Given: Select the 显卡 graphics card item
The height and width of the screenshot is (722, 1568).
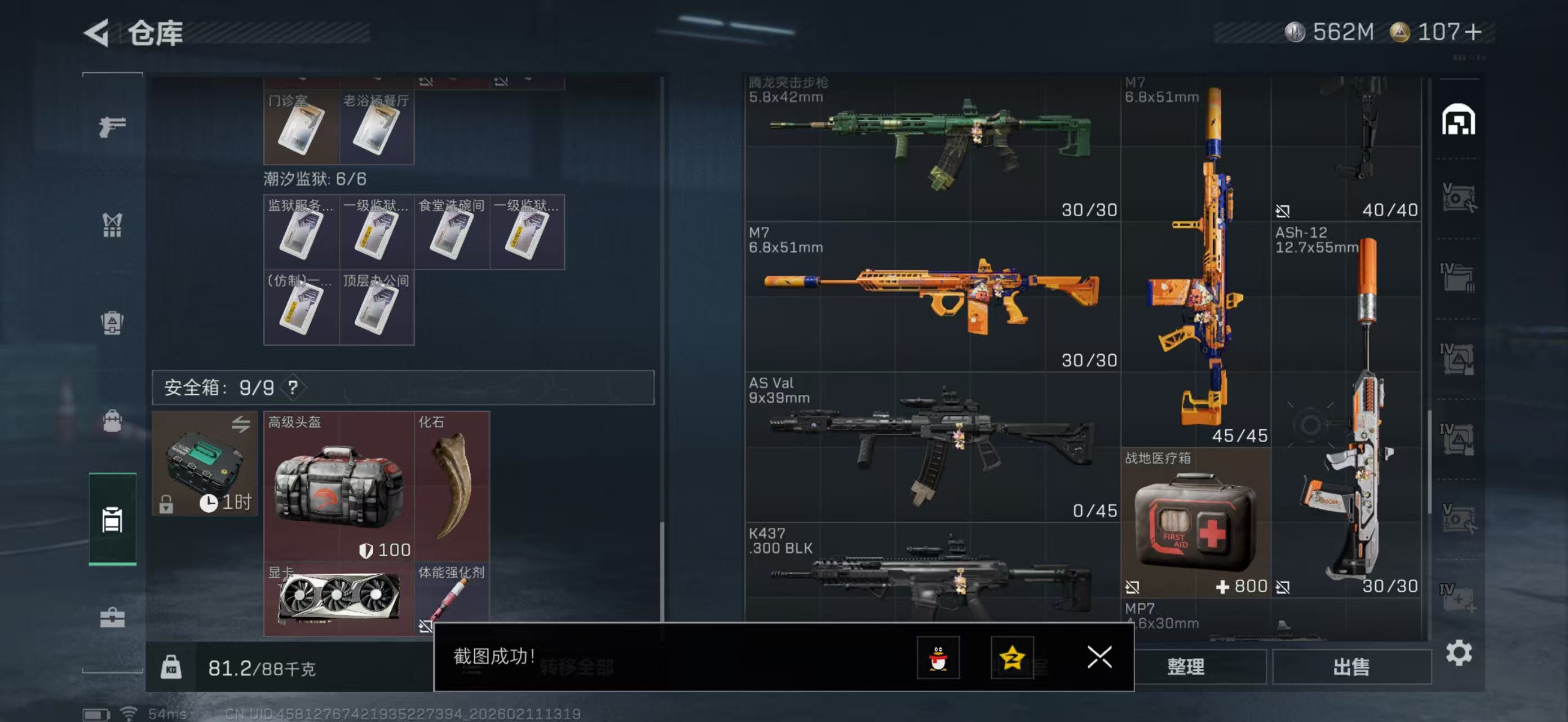Looking at the screenshot, I should (x=338, y=598).
